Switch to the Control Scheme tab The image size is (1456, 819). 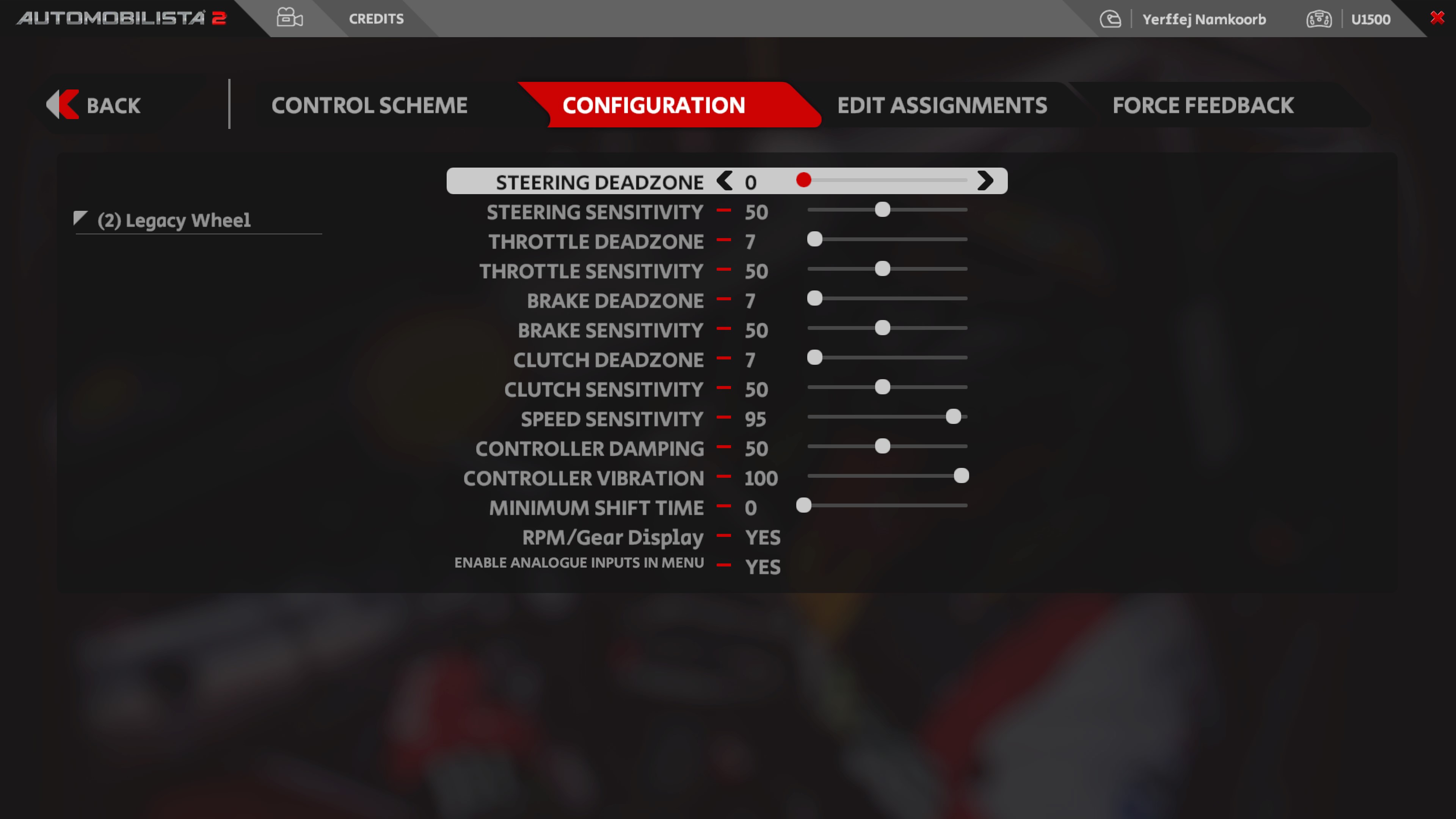pyautogui.click(x=369, y=105)
